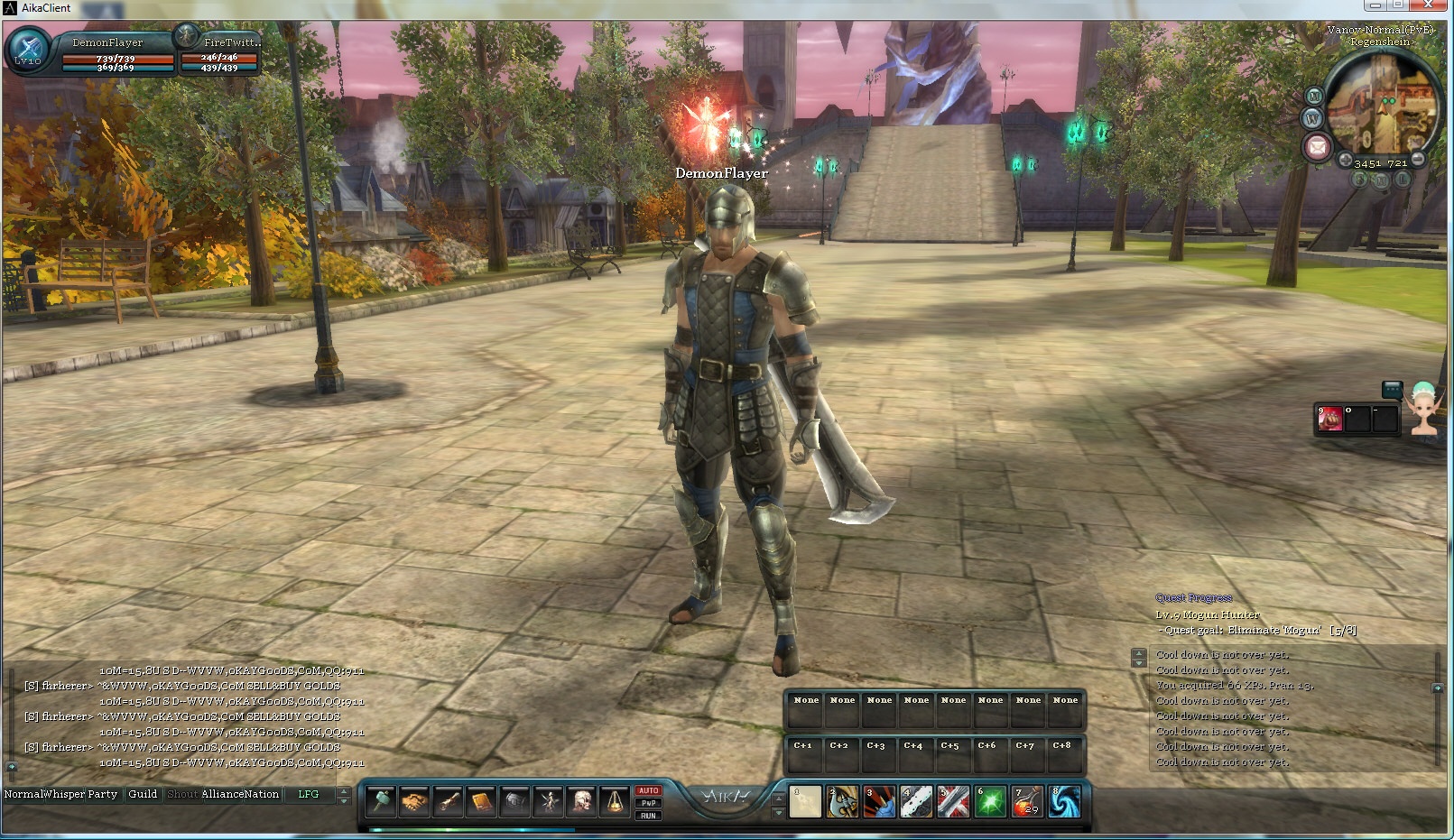Activate the green star skill in slot 6
The height and width of the screenshot is (840, 1454).
(990, 801)
